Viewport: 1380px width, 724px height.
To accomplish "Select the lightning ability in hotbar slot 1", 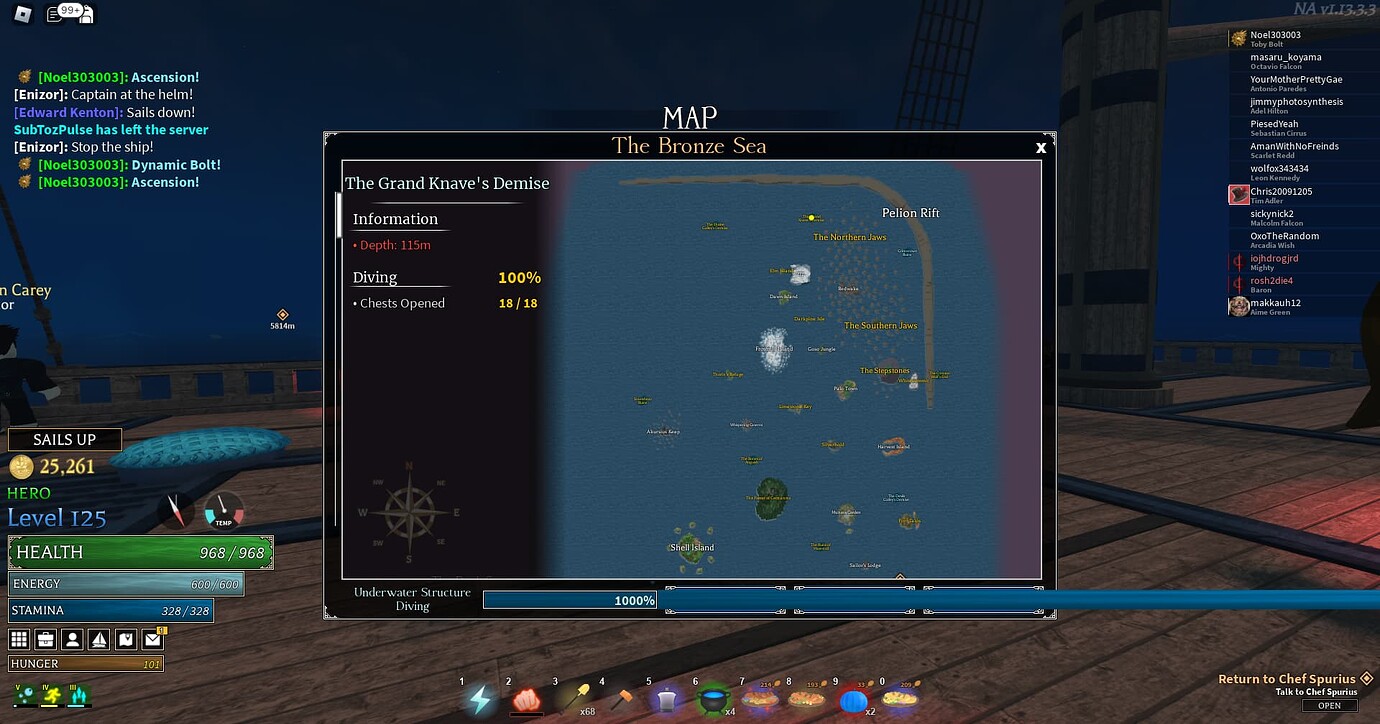I will point(481,698).
